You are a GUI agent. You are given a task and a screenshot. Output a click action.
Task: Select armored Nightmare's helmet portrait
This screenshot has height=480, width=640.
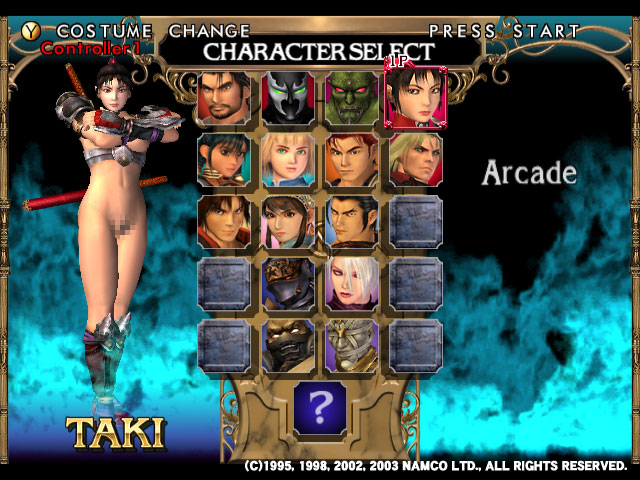(289, 283)
